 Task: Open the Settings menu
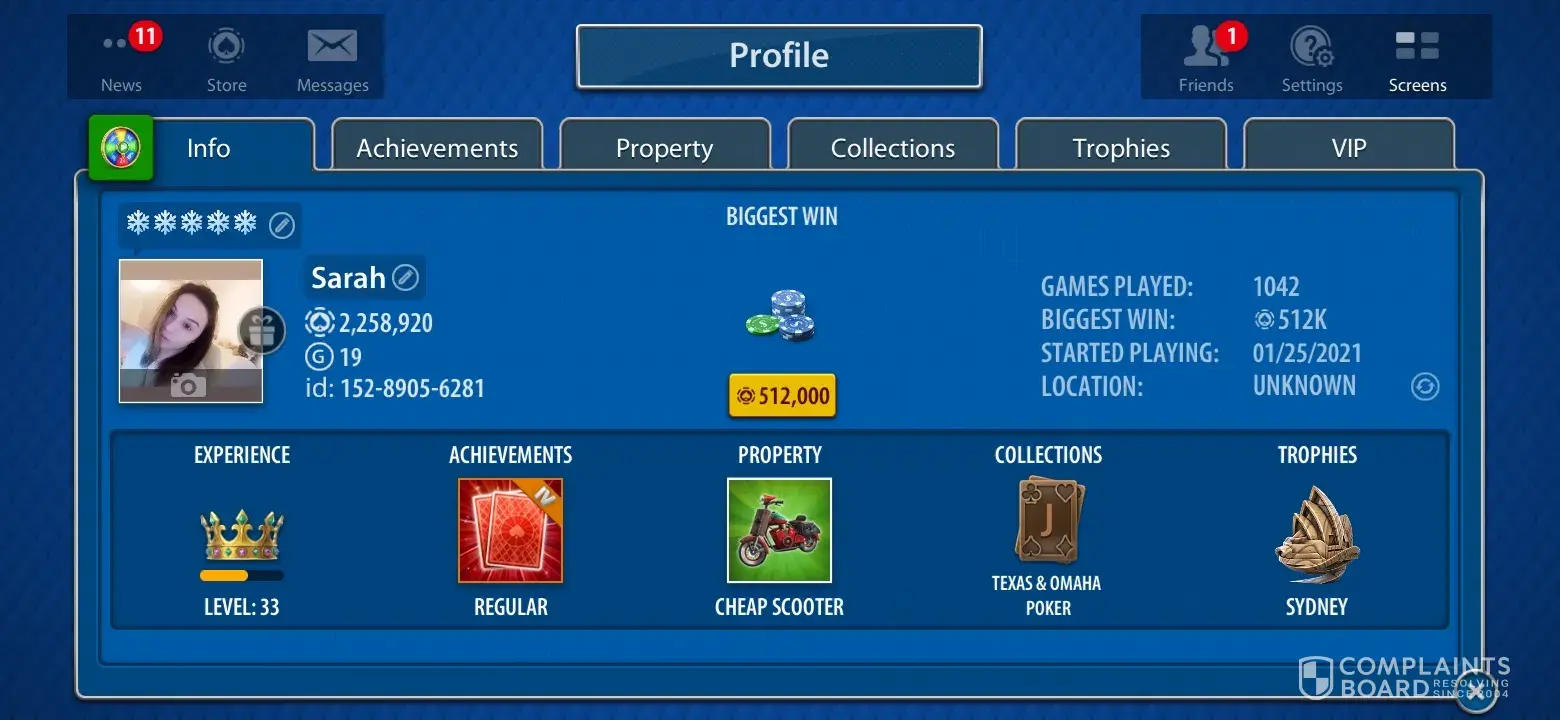pyautogui.click(x=1312, y=57)
